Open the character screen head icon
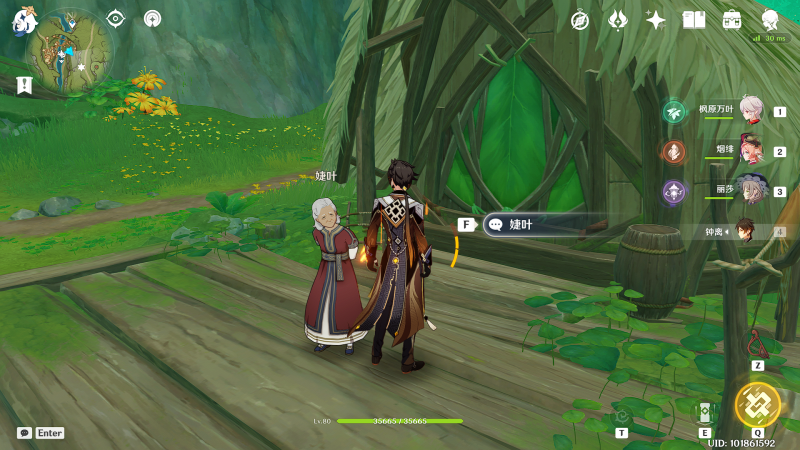The width and height of the screenshot is (800, 450). click(x=770, y=20)
